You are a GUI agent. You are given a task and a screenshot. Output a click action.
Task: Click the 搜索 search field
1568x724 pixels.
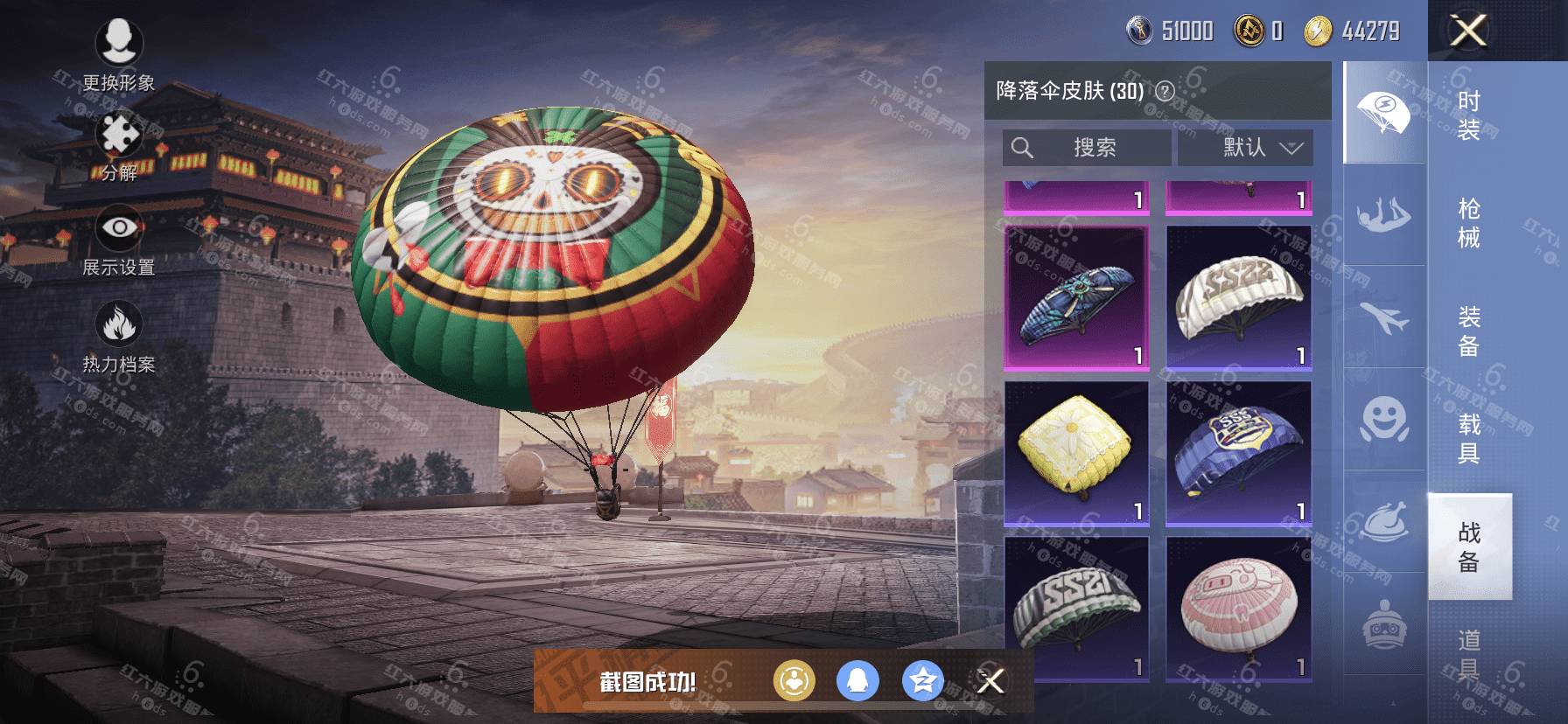point(1086,148)
